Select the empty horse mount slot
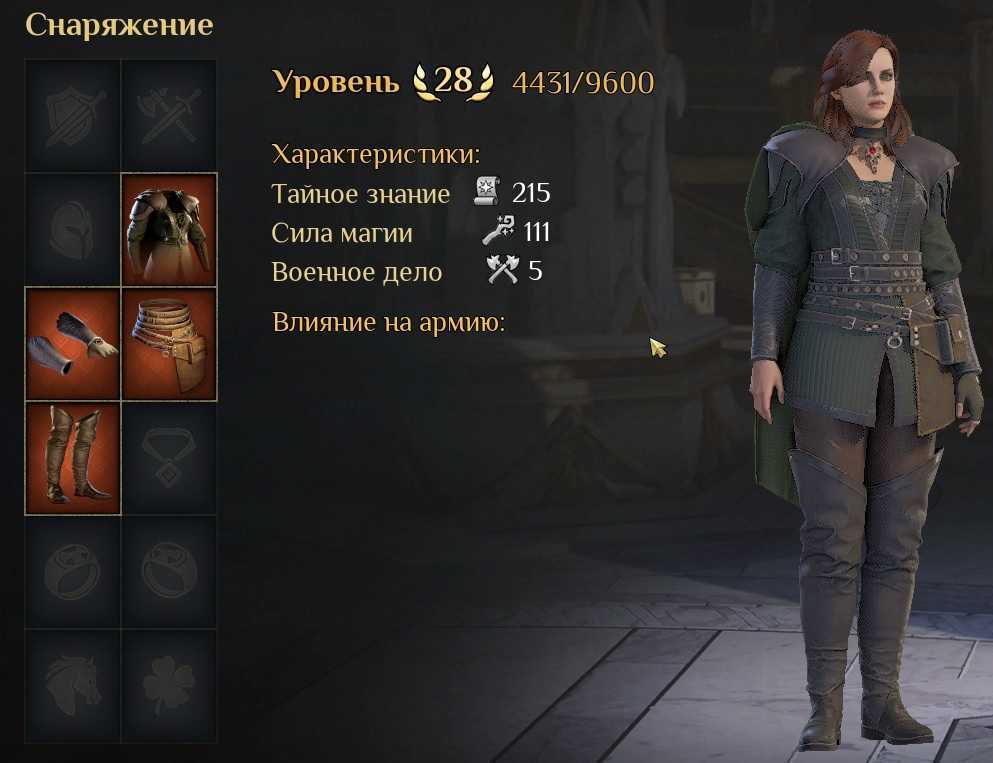This screenshot has width=993, height=763. (x=72, y=685)
